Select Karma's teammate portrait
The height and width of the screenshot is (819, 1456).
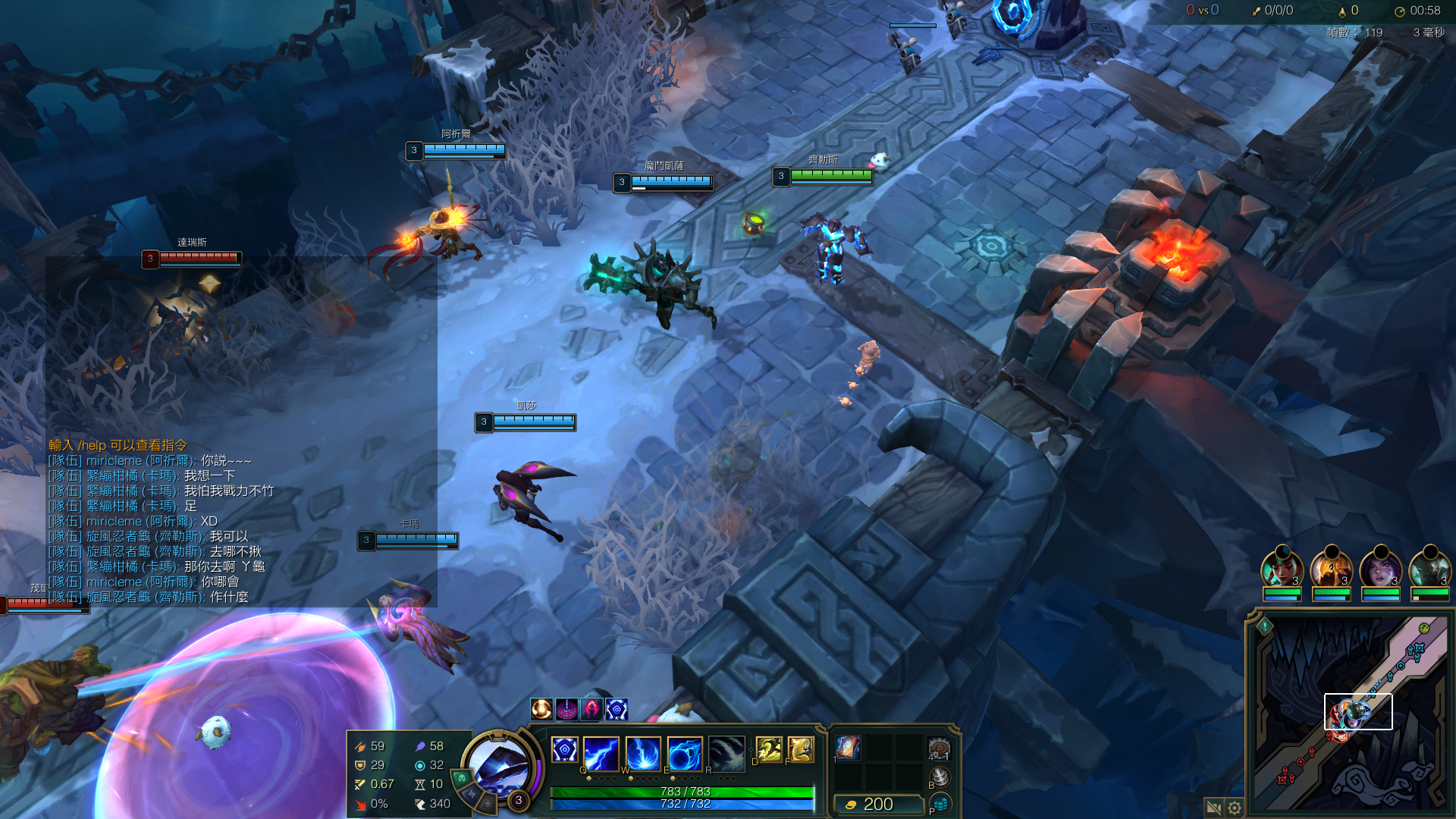pyautogui.click(x=1281, y=569)
